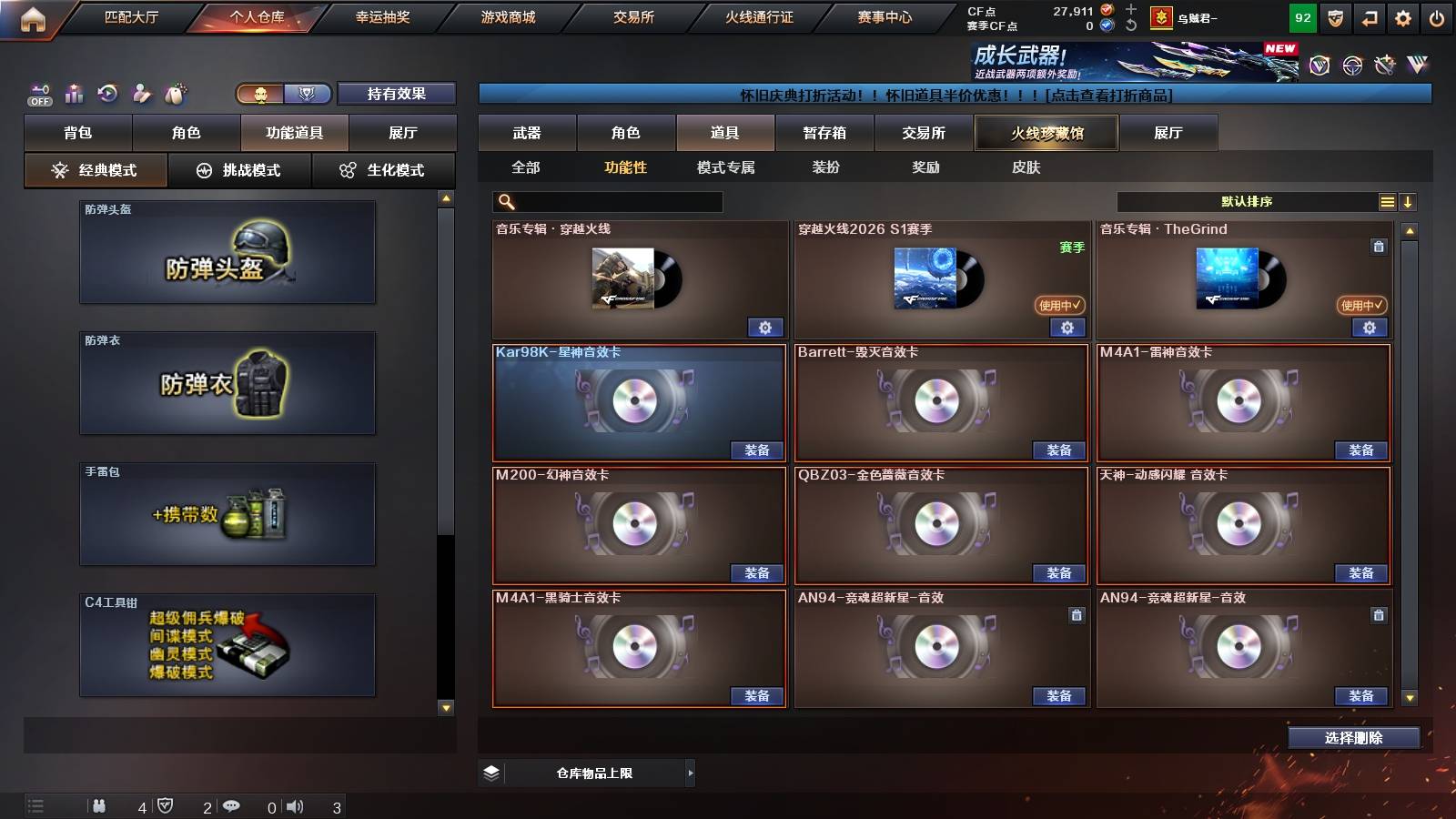Open the 游戏商城 menu item
Screen dimensions: 1456x819
506,16
